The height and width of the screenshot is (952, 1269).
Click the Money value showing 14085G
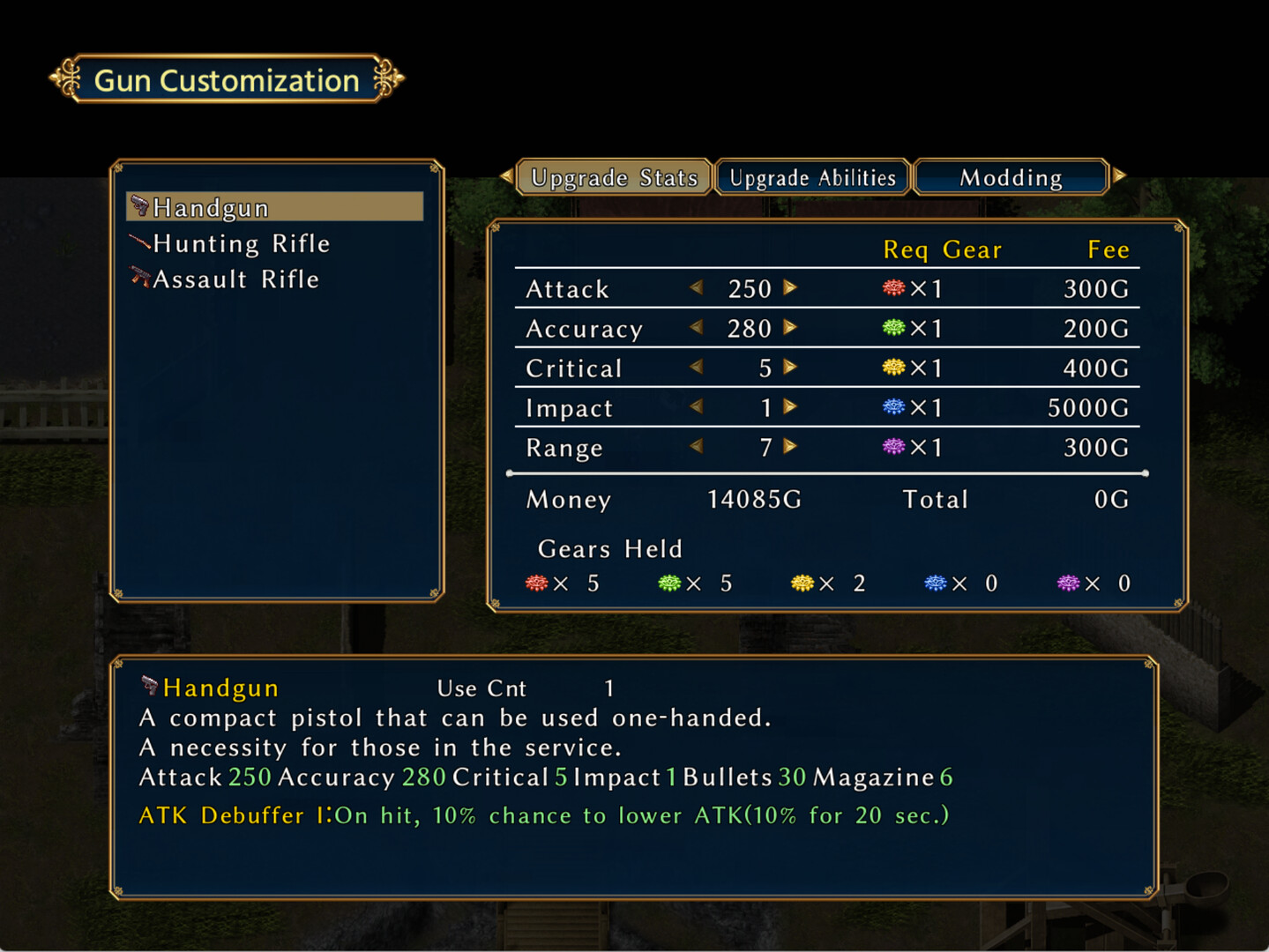coord(752,499)
